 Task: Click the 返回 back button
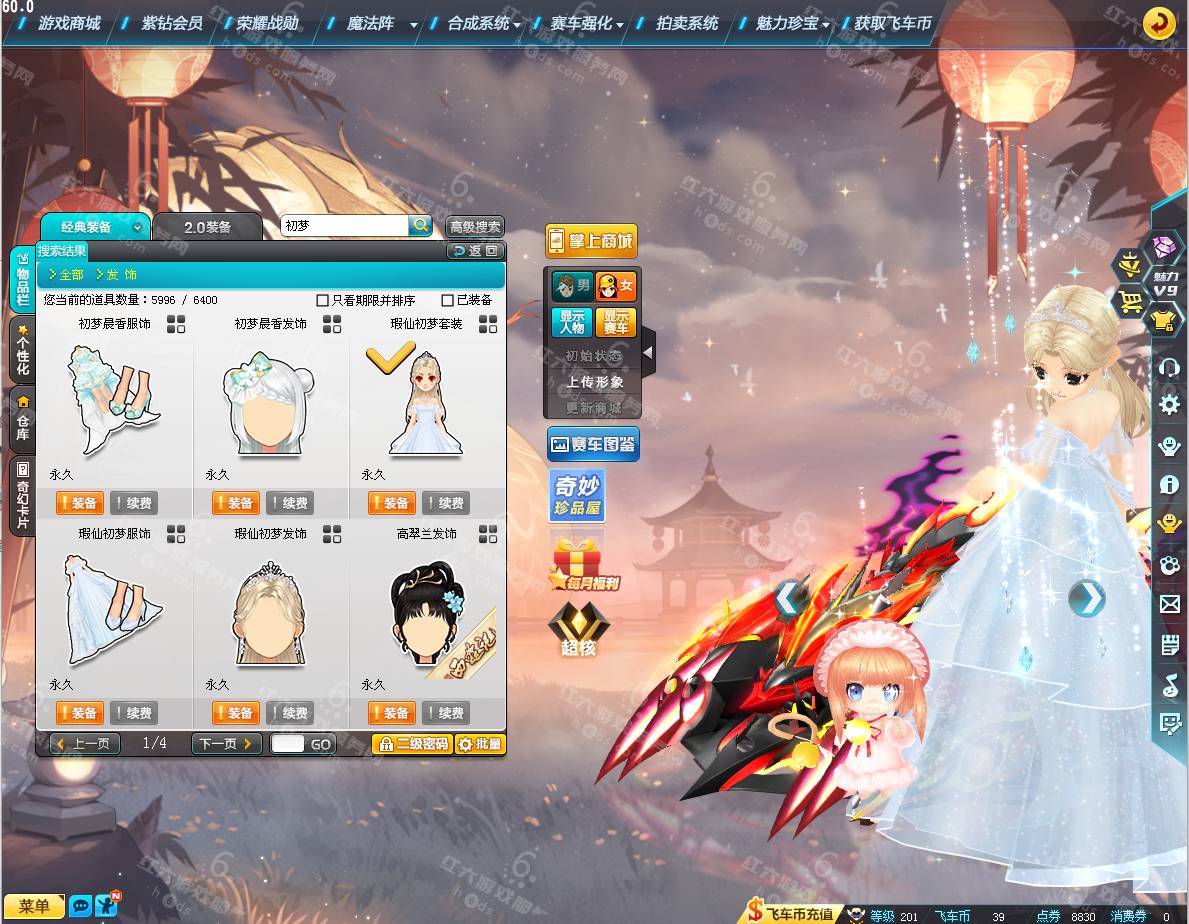point(475,251)
